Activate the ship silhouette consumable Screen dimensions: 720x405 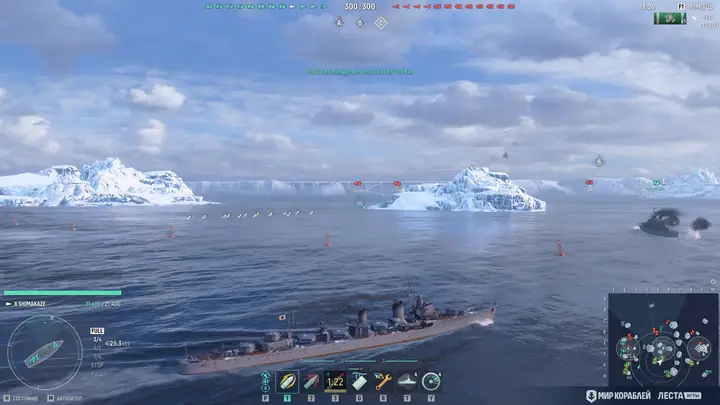pos(408,381)
